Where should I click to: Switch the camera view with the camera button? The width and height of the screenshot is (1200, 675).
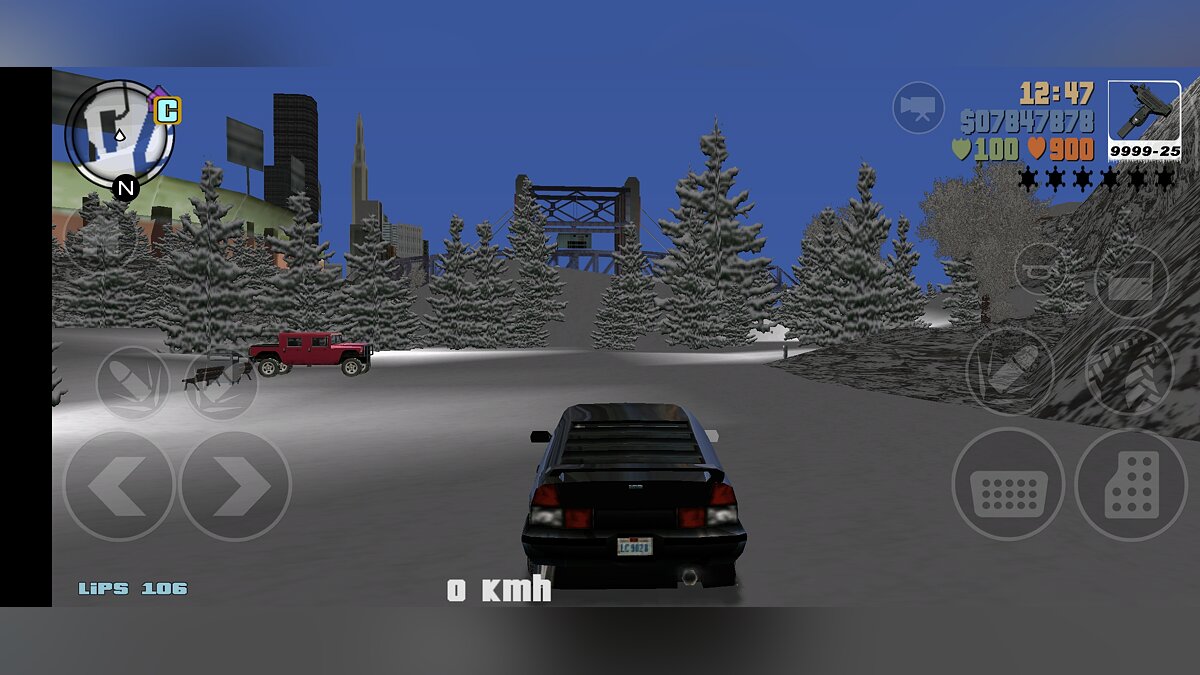(918, 107)
